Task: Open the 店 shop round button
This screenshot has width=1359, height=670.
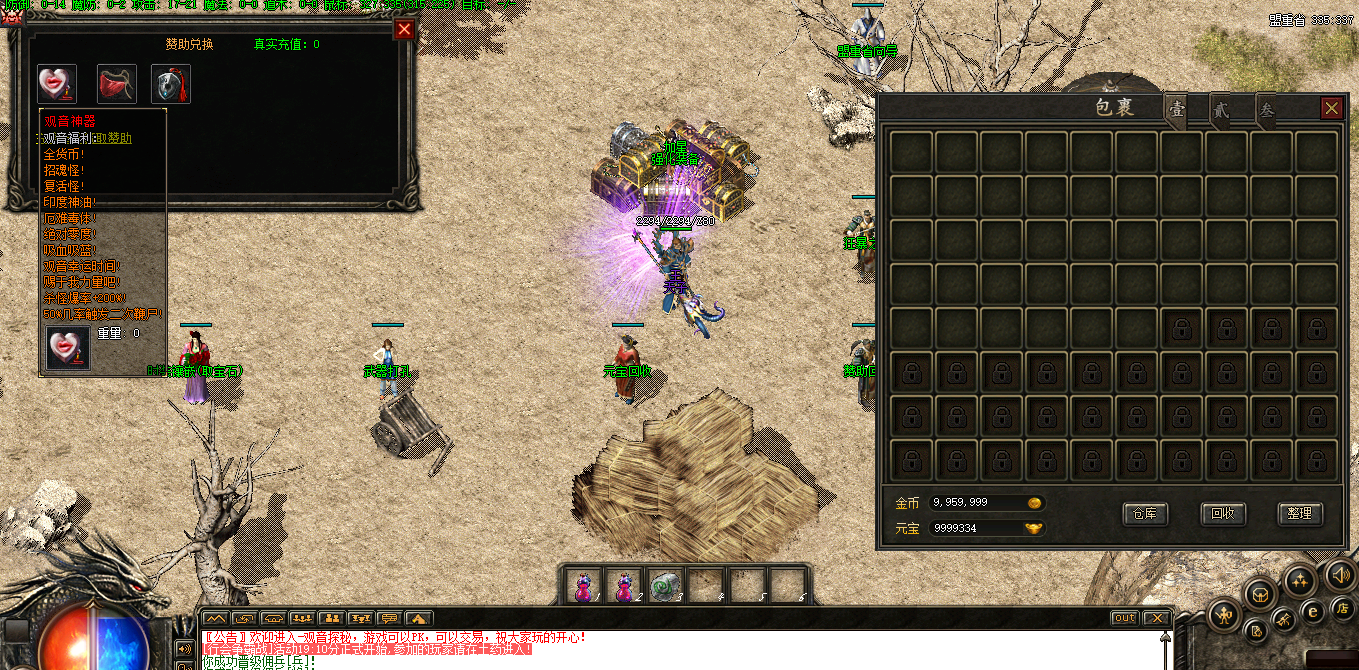Action: point(1341,607)
